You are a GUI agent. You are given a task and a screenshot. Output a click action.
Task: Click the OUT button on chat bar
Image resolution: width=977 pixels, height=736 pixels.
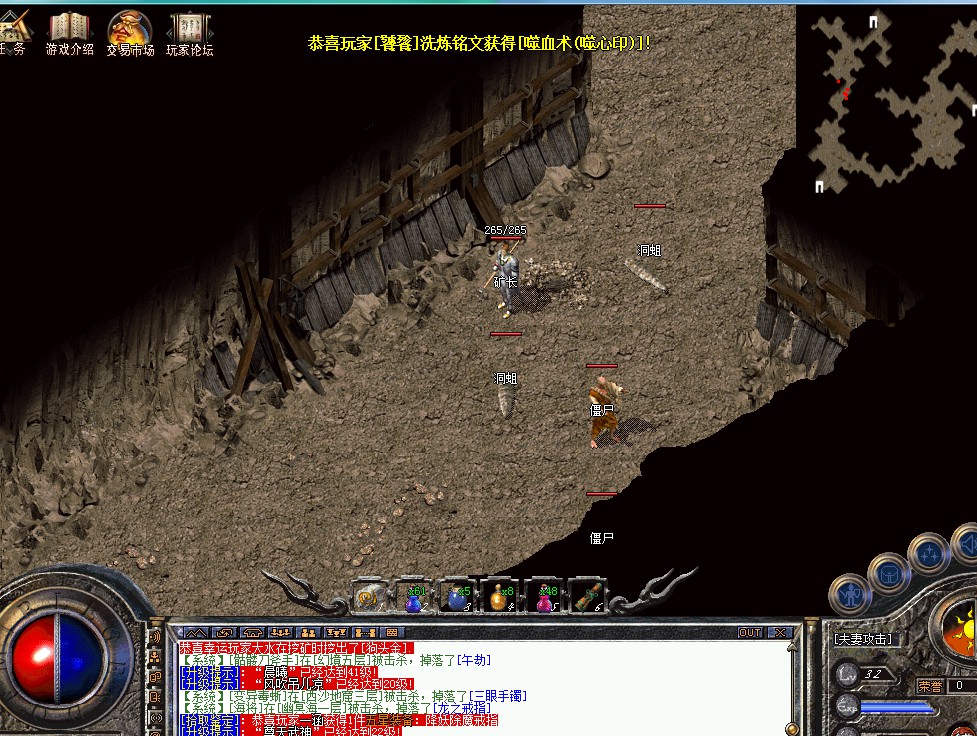(750, 633)
